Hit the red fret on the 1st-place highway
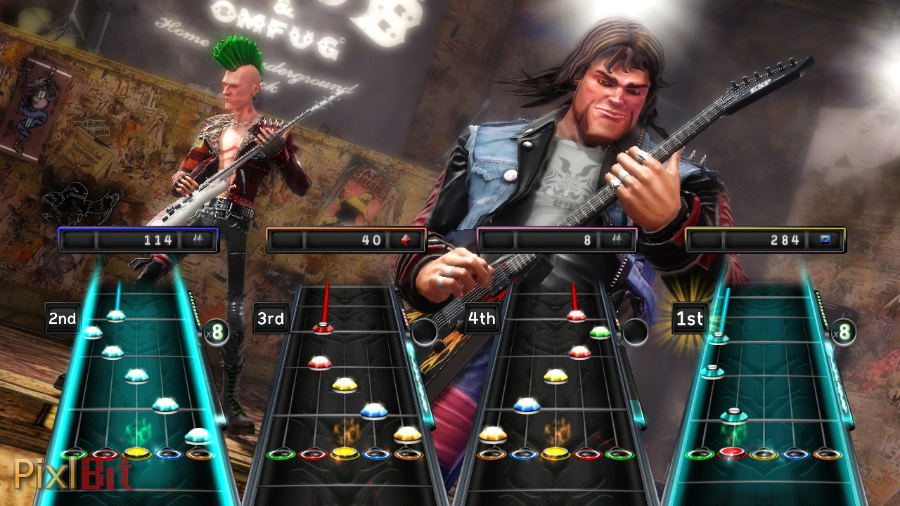900x506 pixels. tap(732, 453)
